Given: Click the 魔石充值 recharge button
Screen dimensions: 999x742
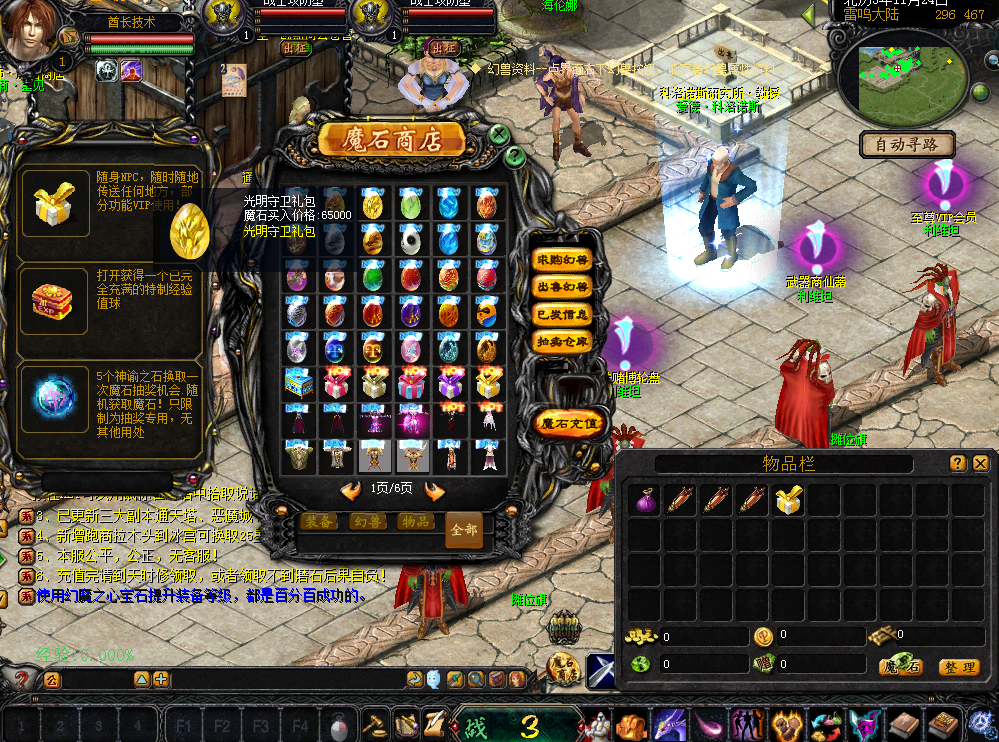Looking at the screenshot, I should click(568, 423).
